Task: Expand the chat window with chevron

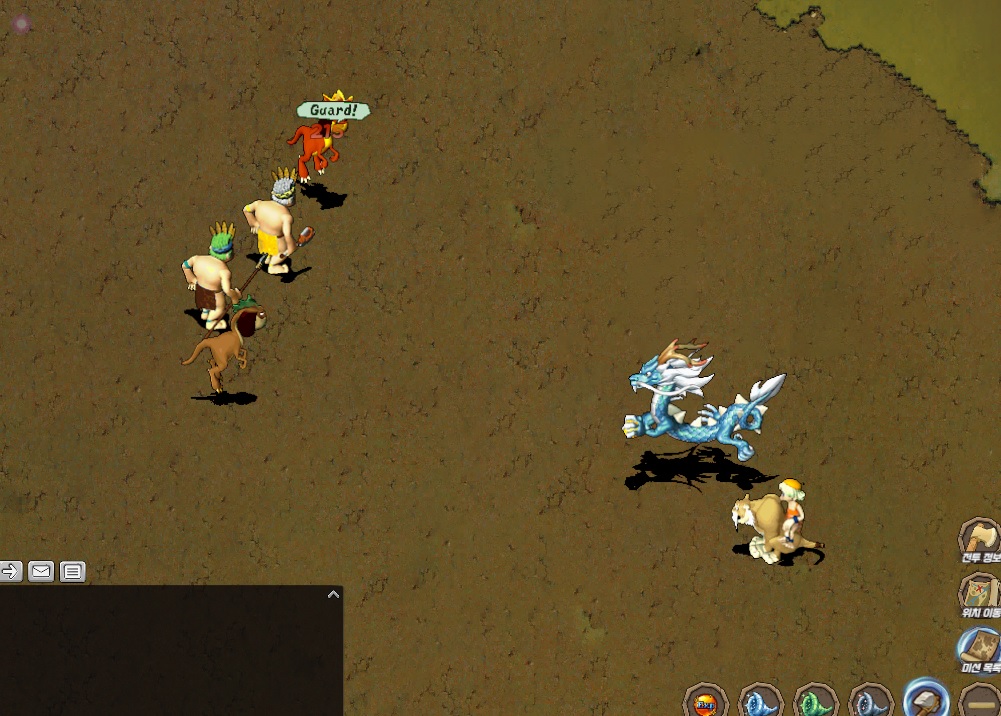Action: [333, 594]
